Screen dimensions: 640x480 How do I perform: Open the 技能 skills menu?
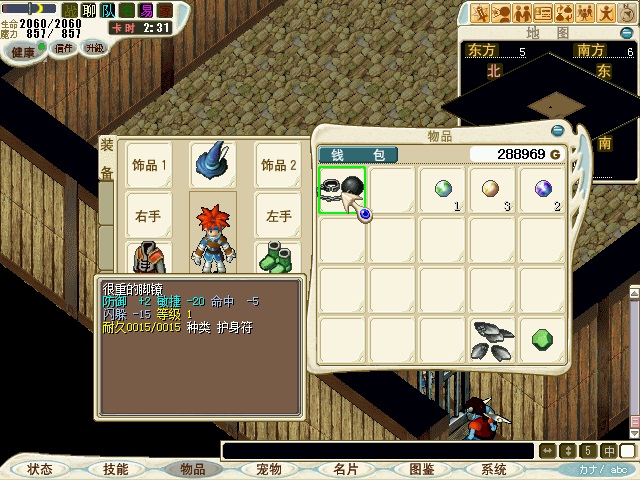(116, 469)
